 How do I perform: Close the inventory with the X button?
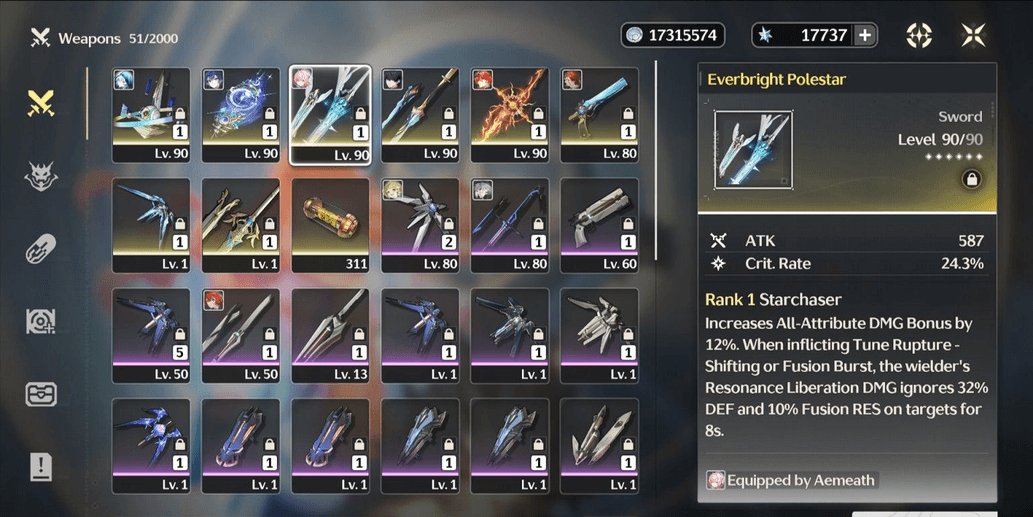[973, 35]
